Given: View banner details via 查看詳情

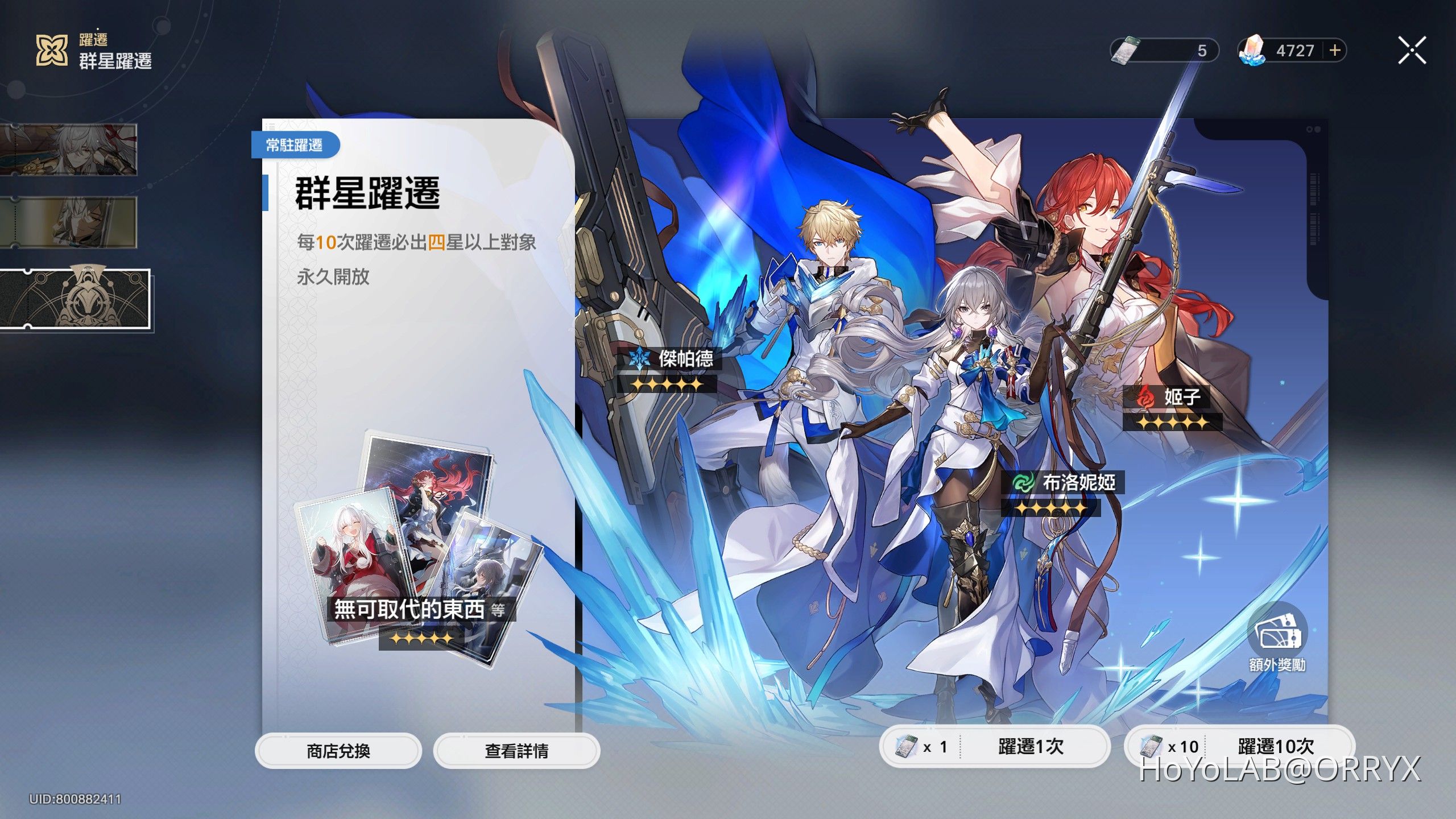Looking at the screenshot, I should click(x=515, y=751).
